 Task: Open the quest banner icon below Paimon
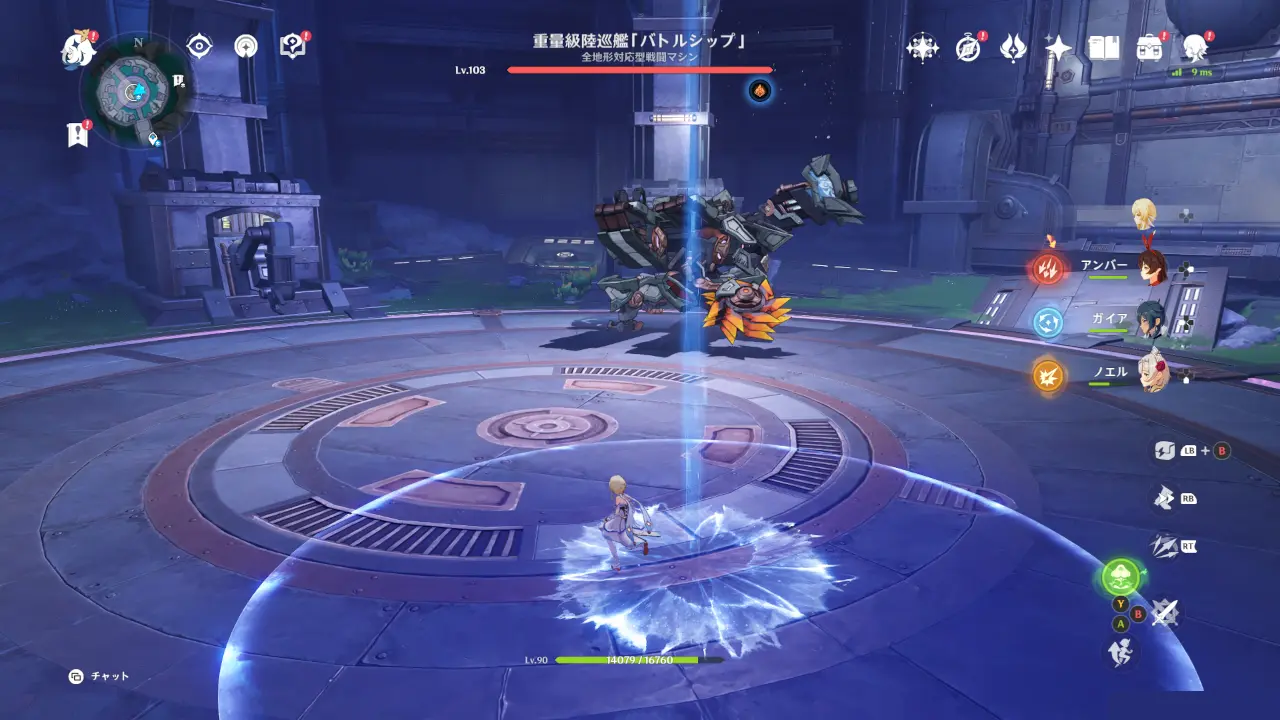pos(78,135)
